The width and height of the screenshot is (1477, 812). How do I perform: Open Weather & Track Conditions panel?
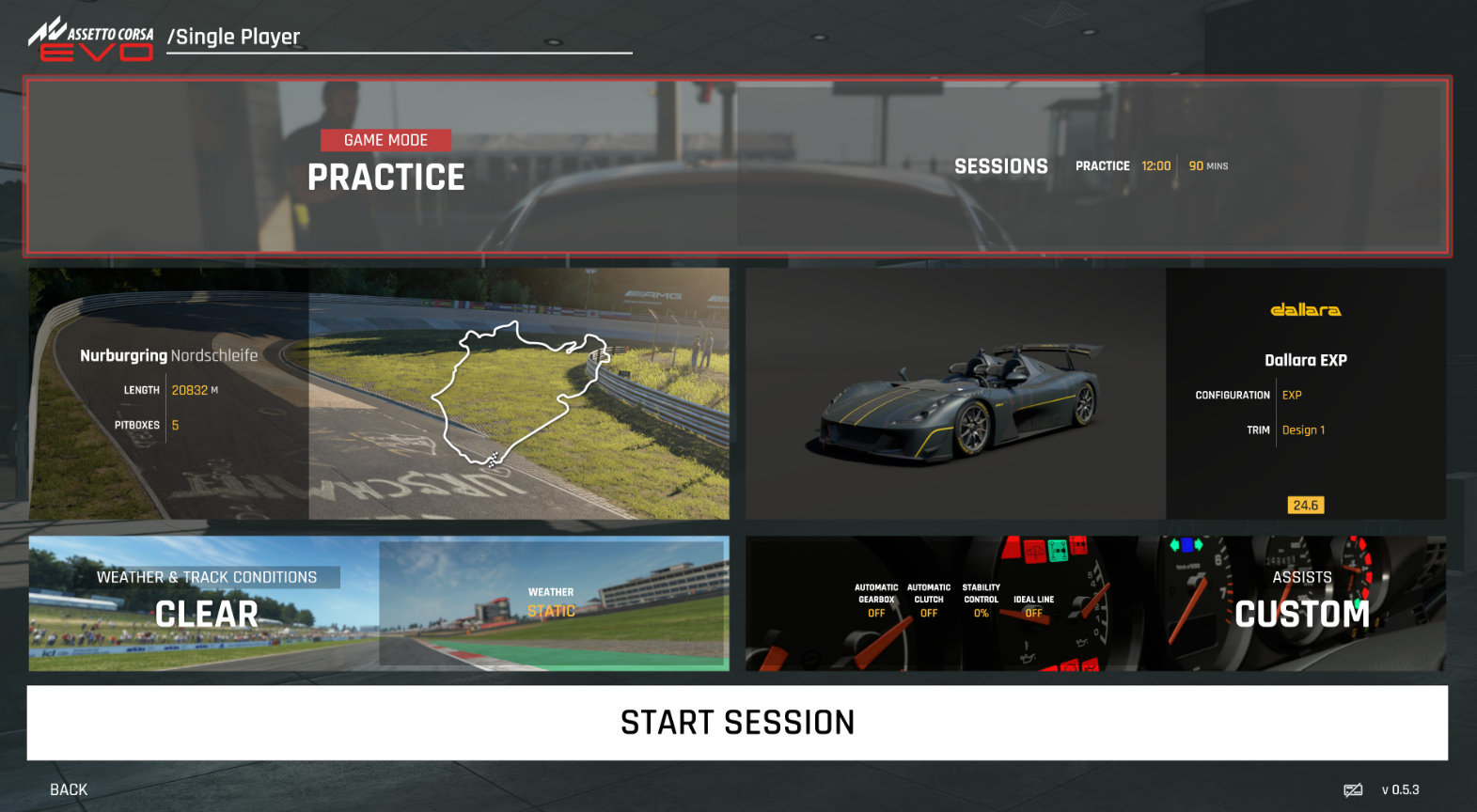click(379, 603)
